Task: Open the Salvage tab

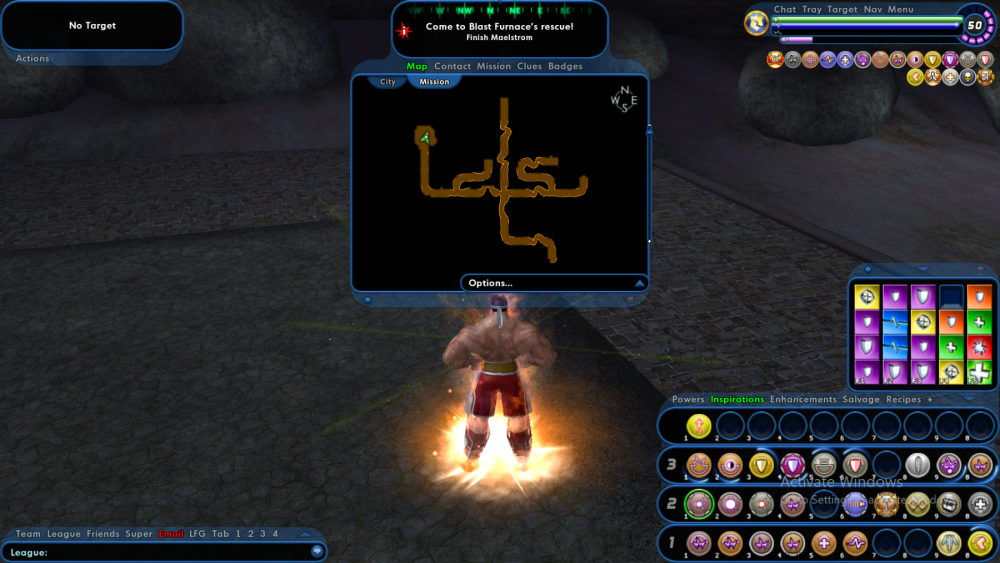Action: 861,400
